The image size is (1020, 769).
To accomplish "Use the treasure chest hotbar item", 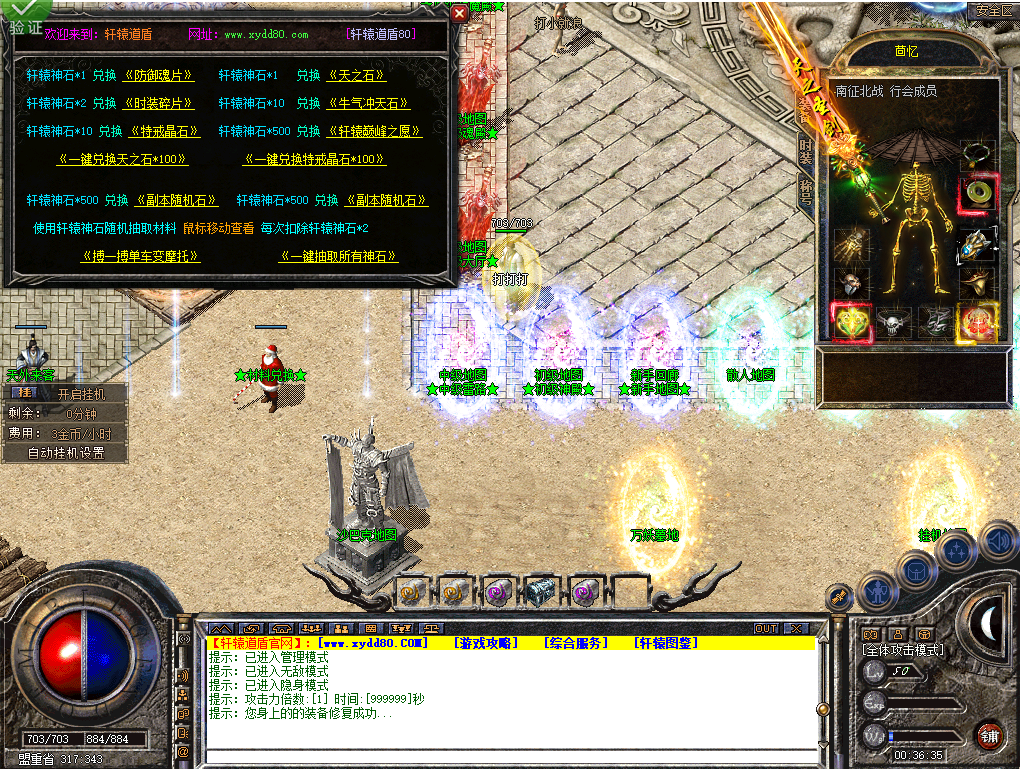I will tap(541, 592).
